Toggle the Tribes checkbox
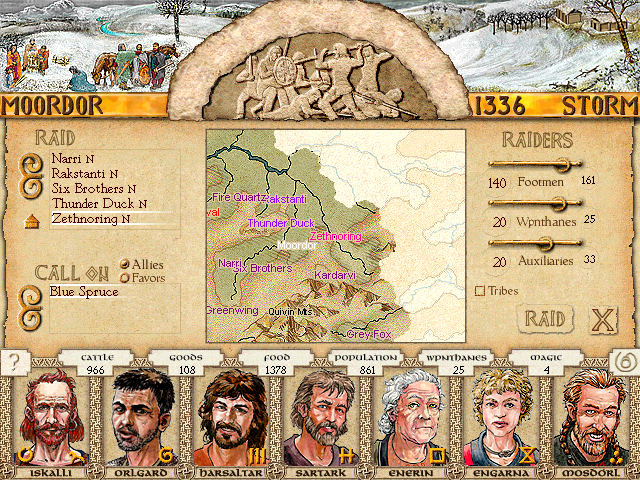This screenshot has height=480, width=640. pos(480,291)
